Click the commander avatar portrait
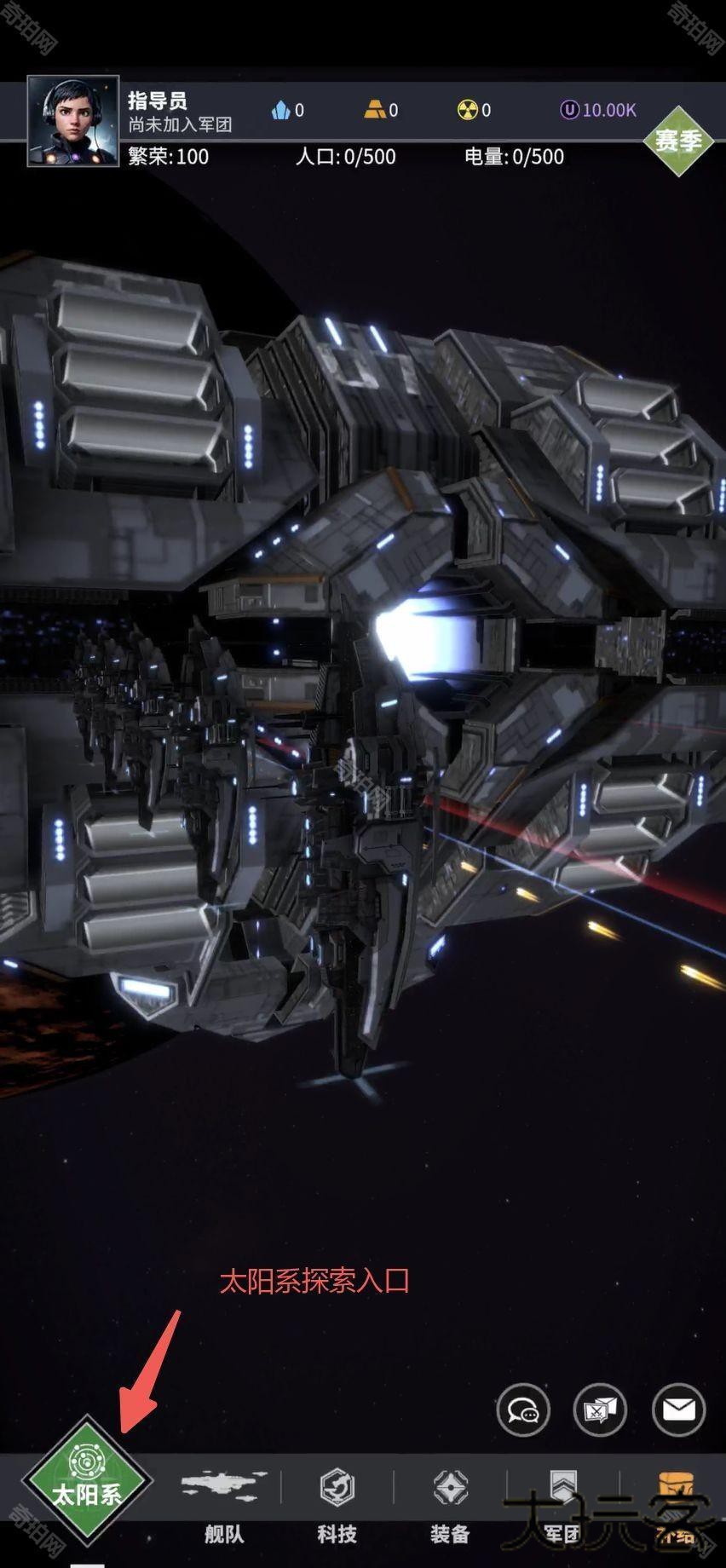726x1568 pixels. pos(73,121)
